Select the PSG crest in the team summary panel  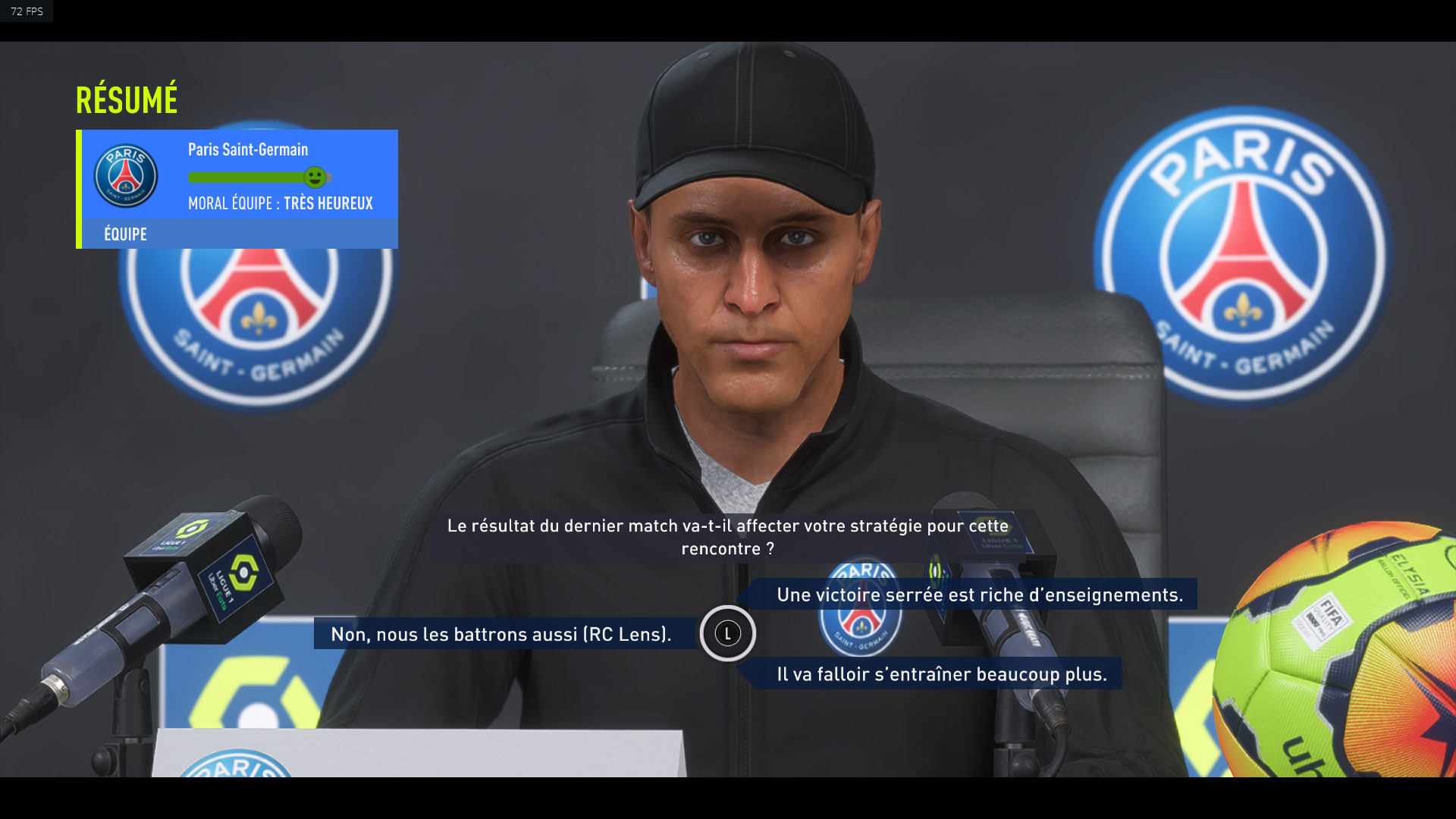point(125,176)
